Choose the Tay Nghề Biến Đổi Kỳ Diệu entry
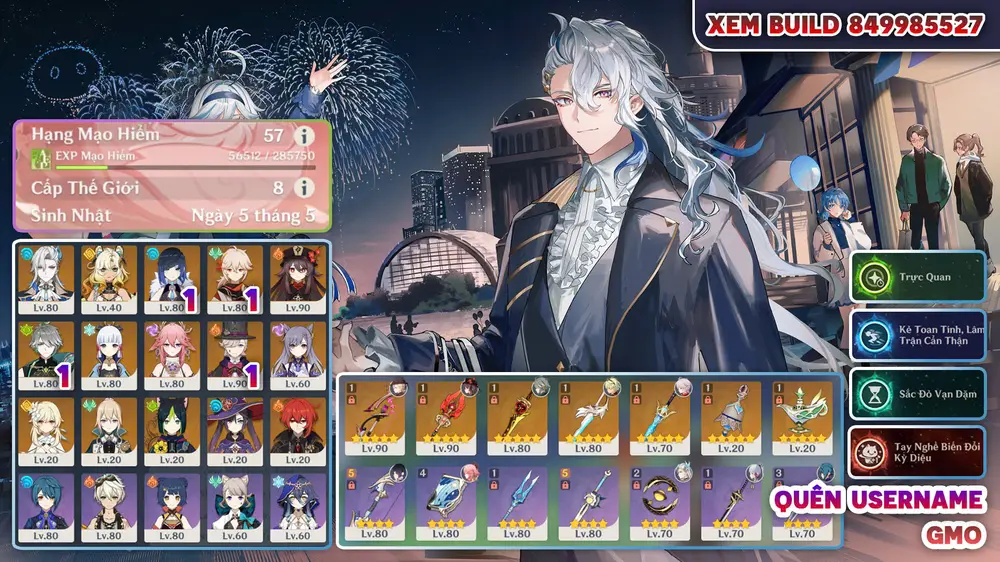Screen dimensions: 1000x562 pos(918,452)
